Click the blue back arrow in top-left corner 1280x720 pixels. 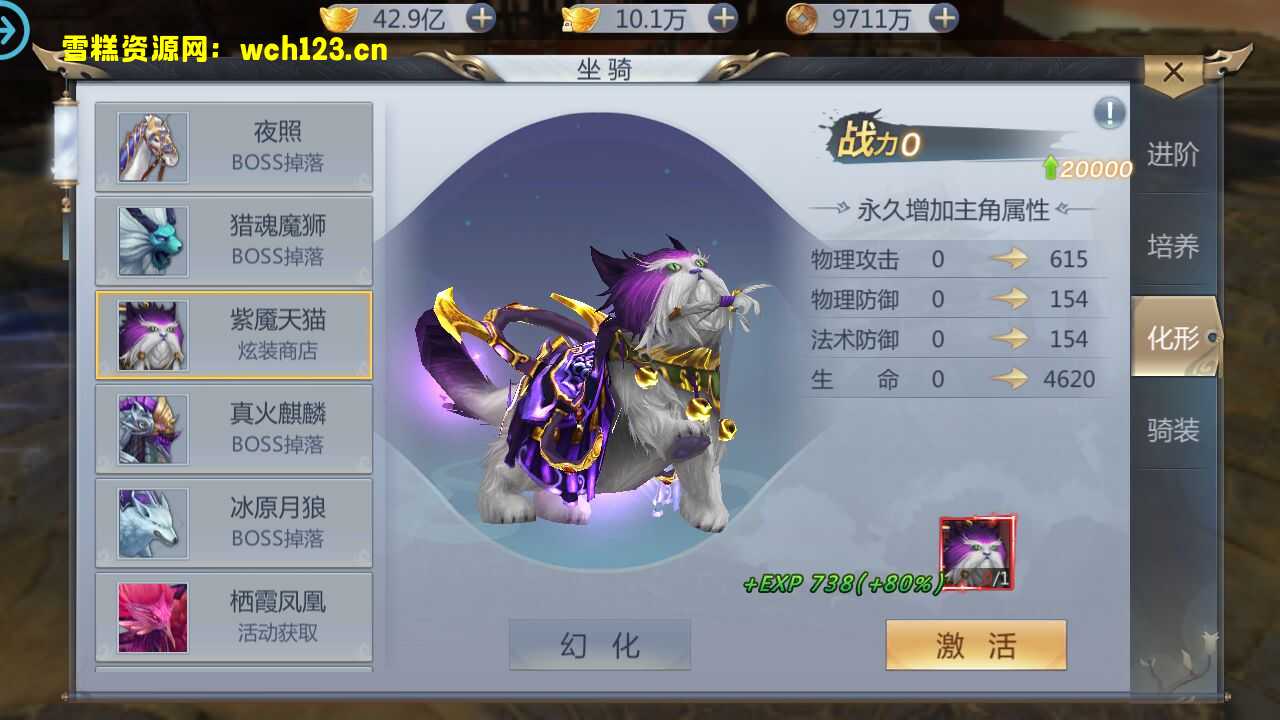tap(14, 28)
